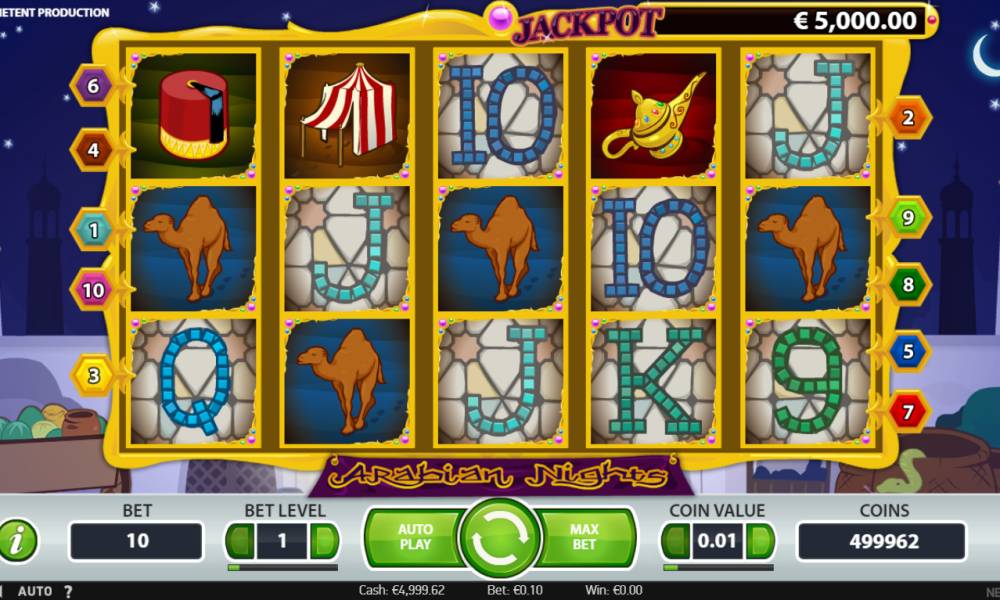Spin the reels with the circular arrows button

[x=499, y=538]
